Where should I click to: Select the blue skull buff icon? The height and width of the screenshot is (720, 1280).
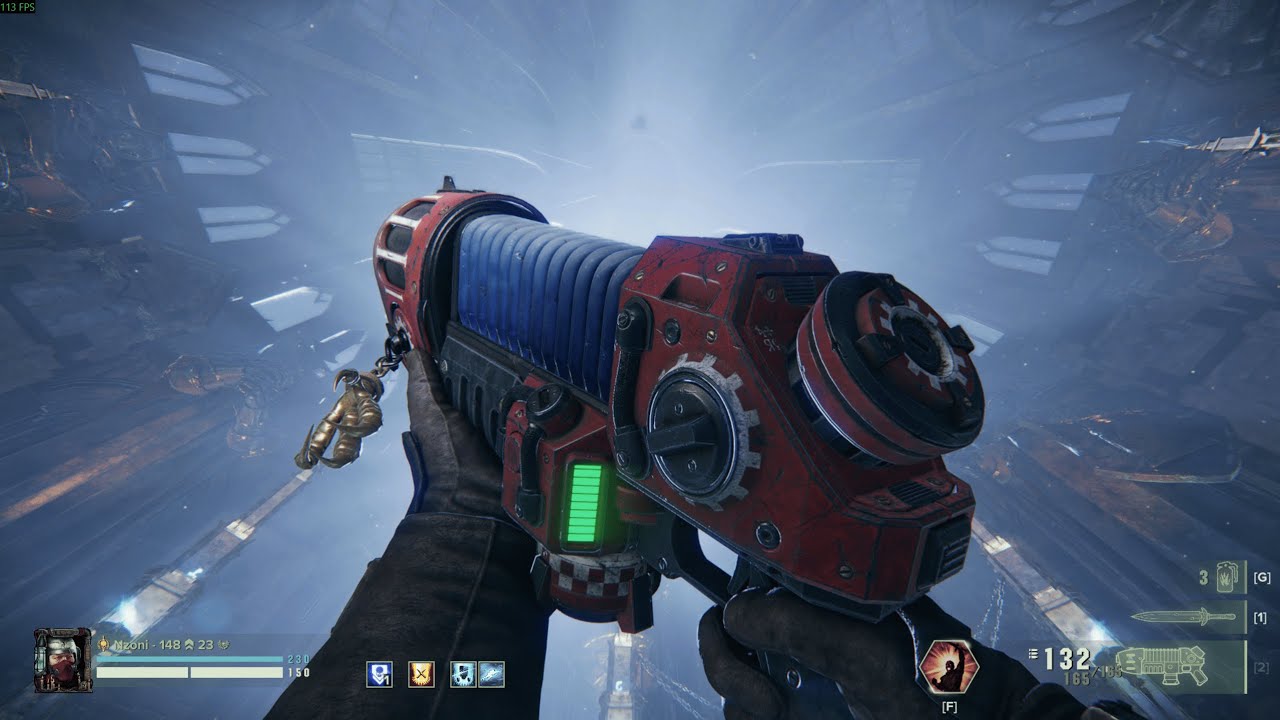pos(463,674)
